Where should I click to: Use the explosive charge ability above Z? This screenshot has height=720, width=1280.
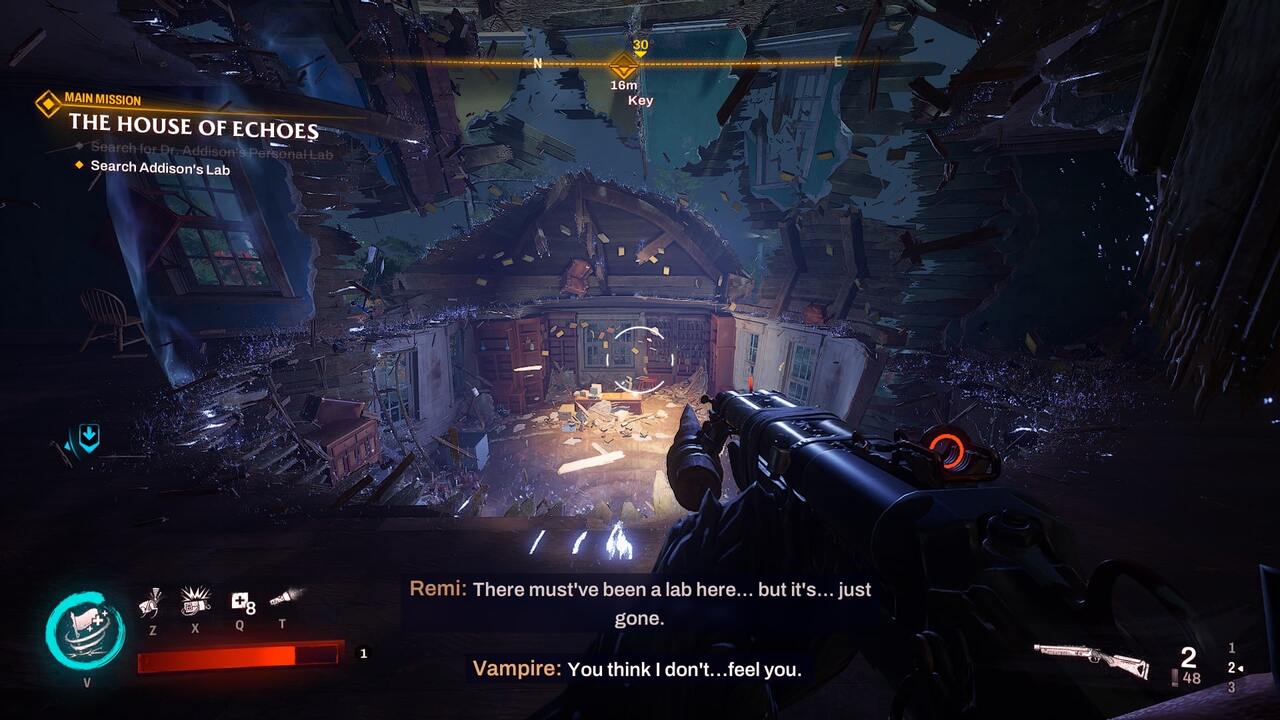149,602
